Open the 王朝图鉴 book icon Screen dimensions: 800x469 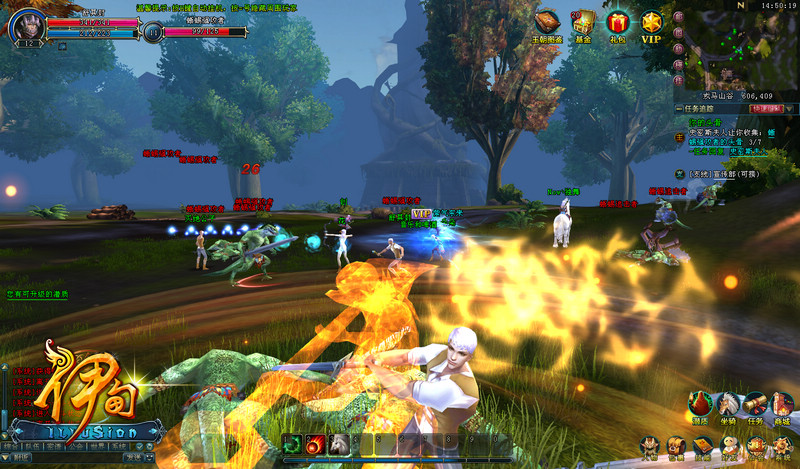547,23
